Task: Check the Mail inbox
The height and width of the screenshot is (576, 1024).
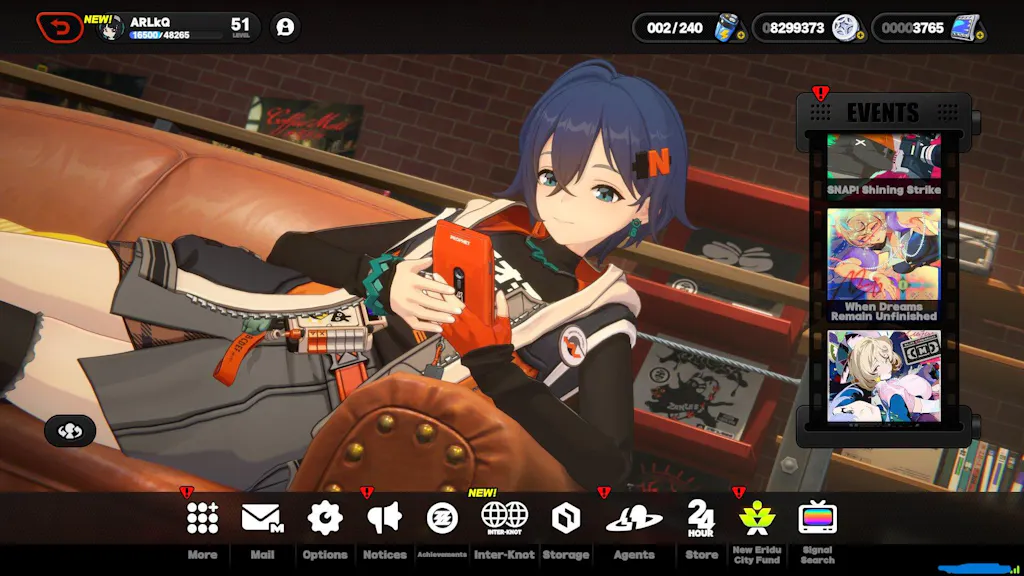Action: 262,519
